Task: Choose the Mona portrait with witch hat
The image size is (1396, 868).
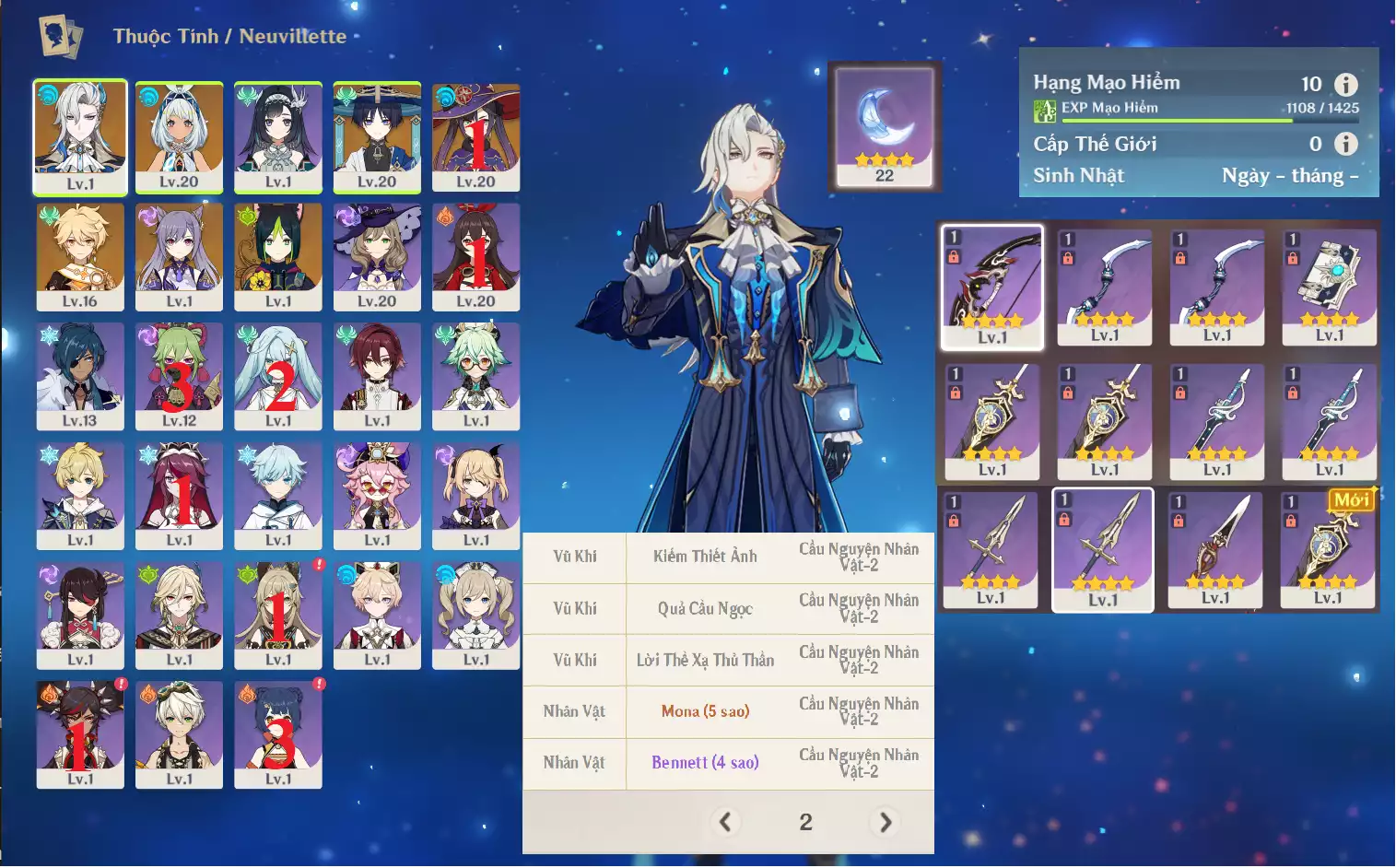Action: [x=475, y=136]
